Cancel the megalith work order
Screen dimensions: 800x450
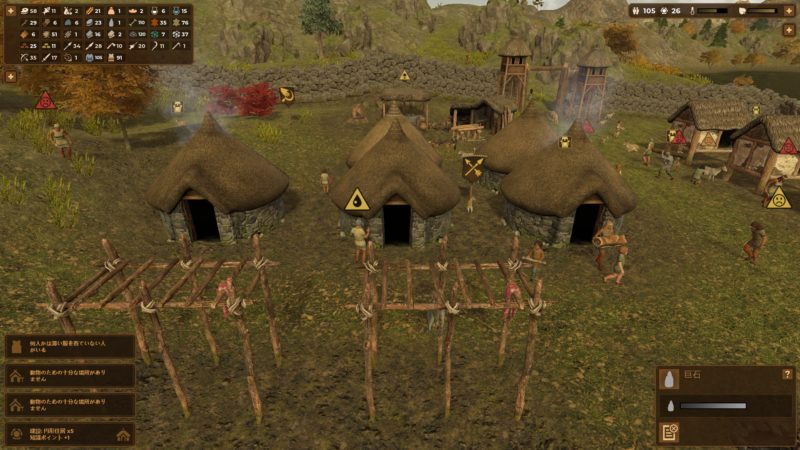670,432
